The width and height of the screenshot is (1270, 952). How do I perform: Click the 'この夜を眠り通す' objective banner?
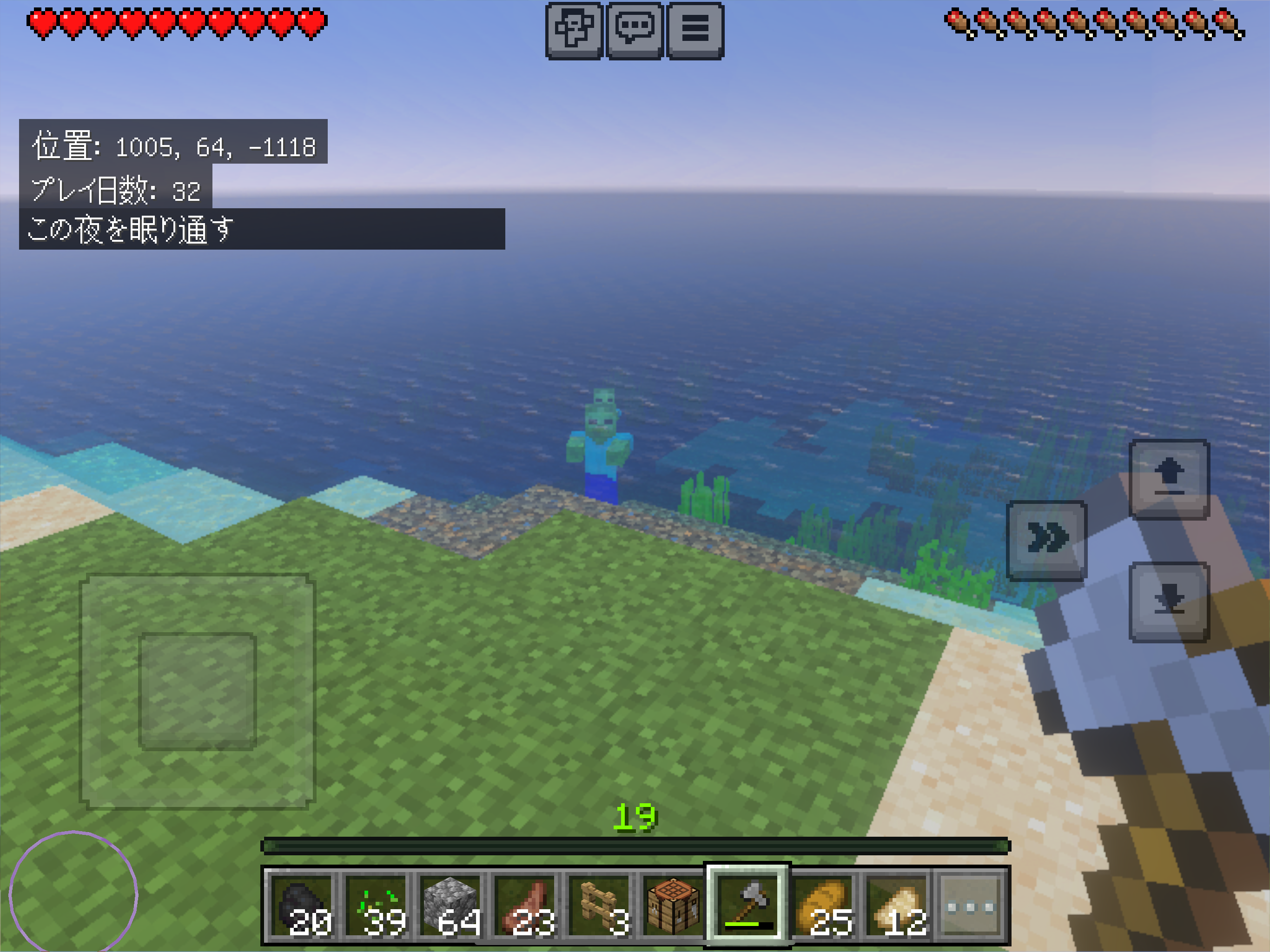261,229
